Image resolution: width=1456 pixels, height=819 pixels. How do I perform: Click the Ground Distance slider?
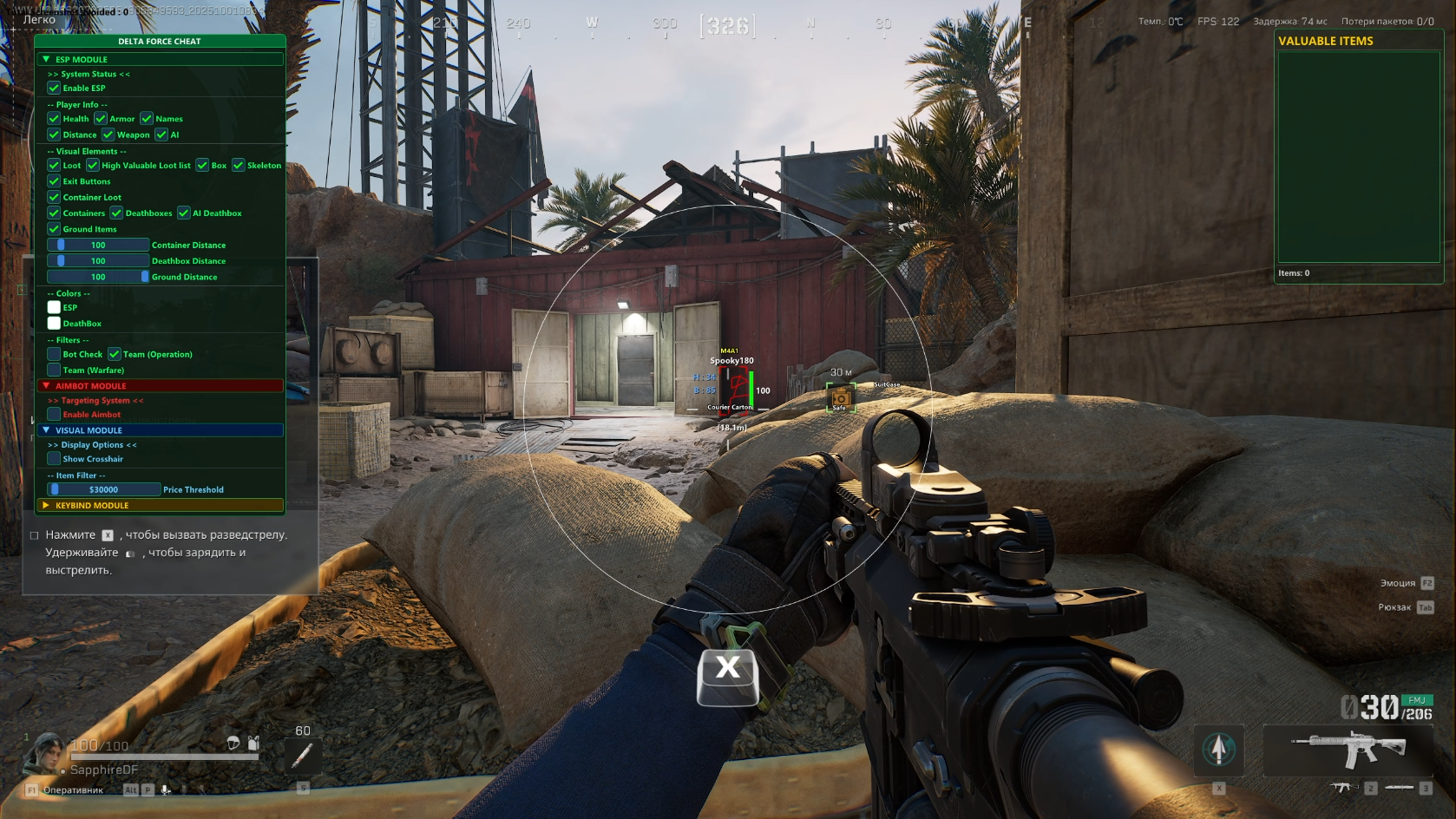[x=98, y=278]
